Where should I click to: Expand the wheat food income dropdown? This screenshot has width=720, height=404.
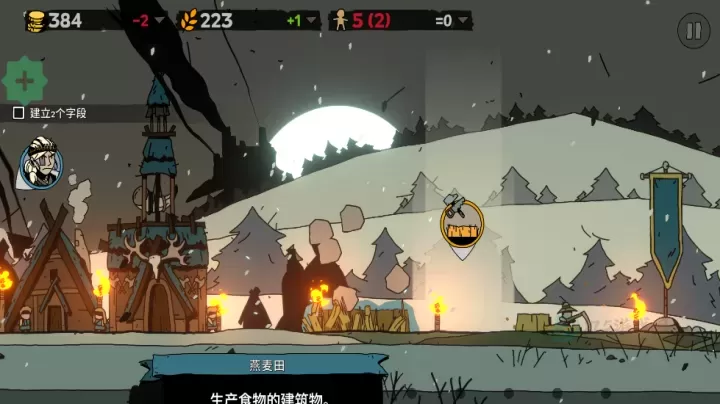coord(312,20)
